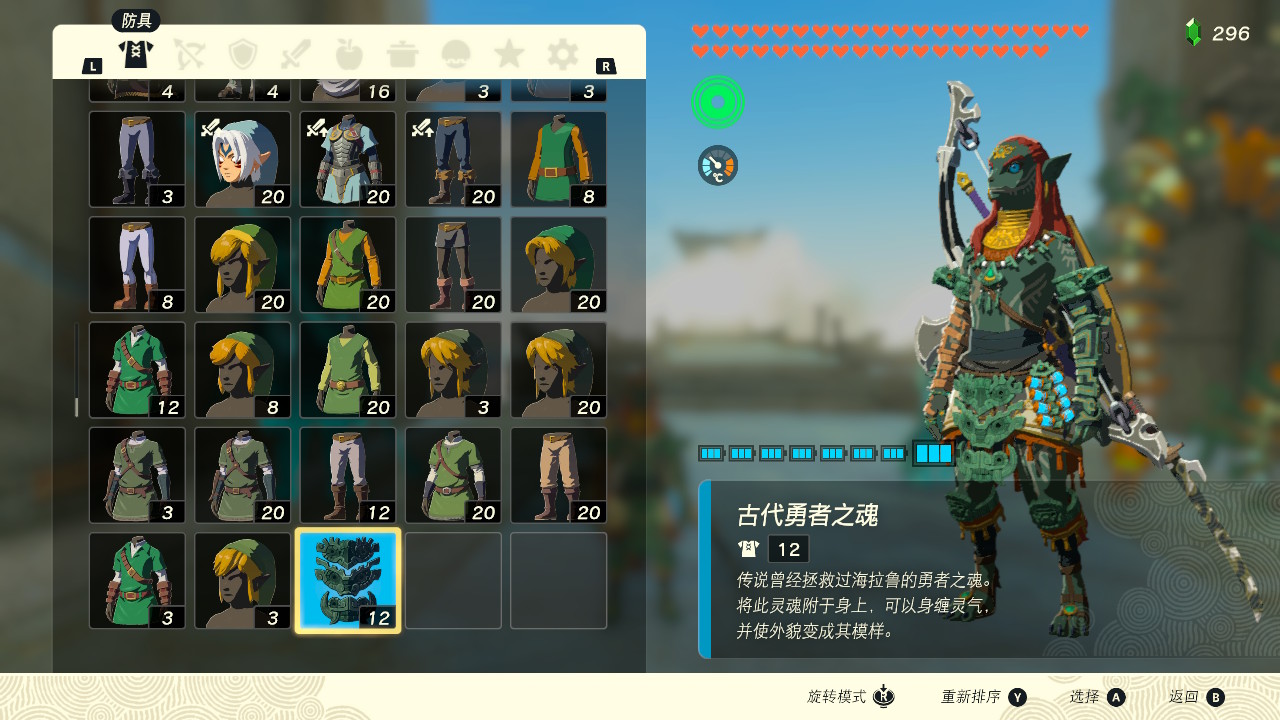Viewport: 1280px width, 720px height.
Task: Select the pale trousers with defense 12
Action: pos(348,475)
